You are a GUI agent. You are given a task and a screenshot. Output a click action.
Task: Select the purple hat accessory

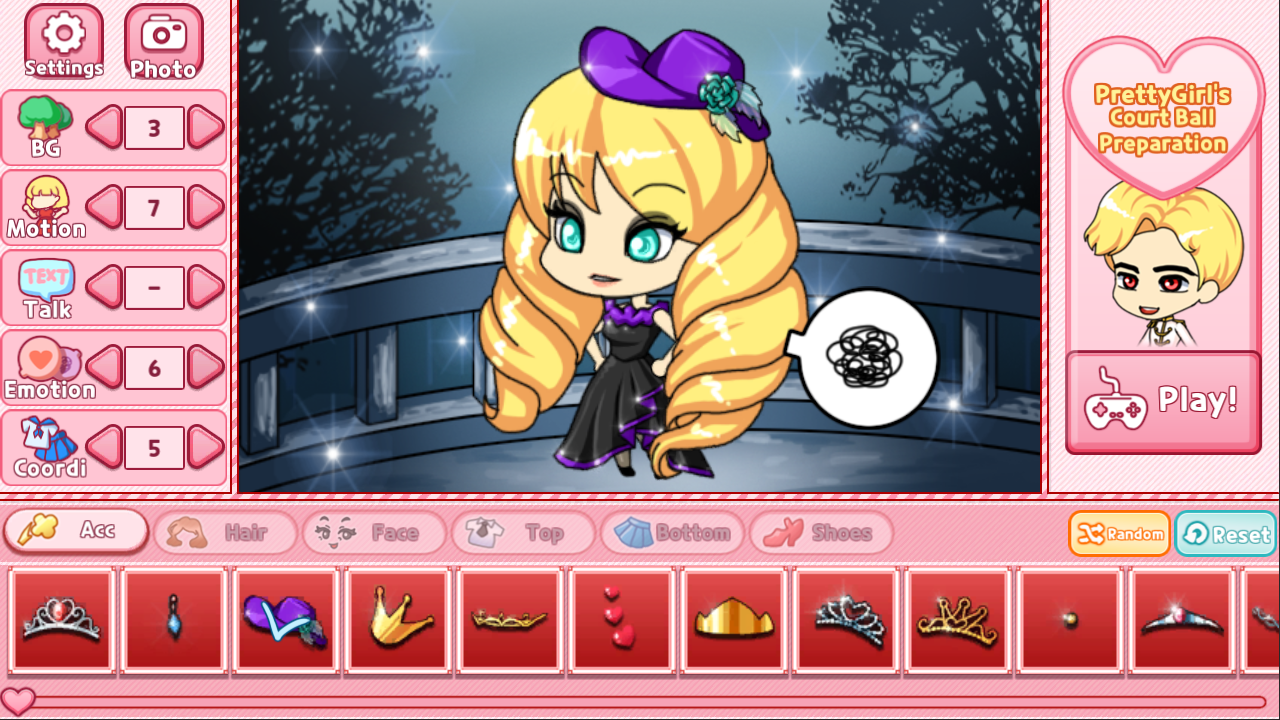click(286, 619)
